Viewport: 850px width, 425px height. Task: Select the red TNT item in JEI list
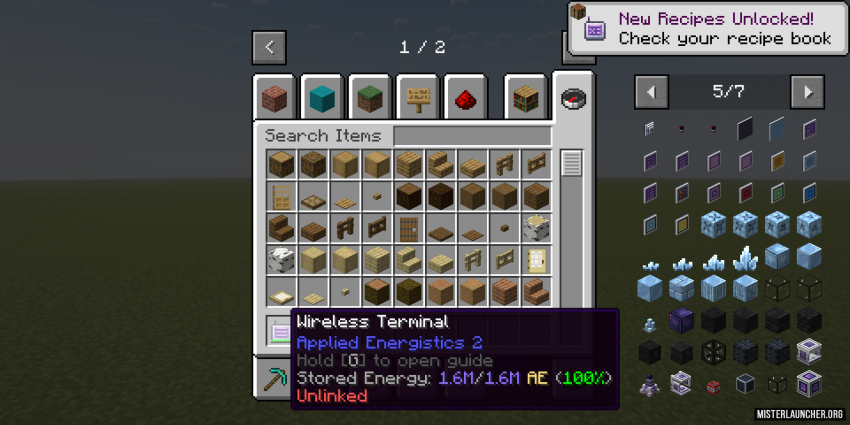coord(713,385)
